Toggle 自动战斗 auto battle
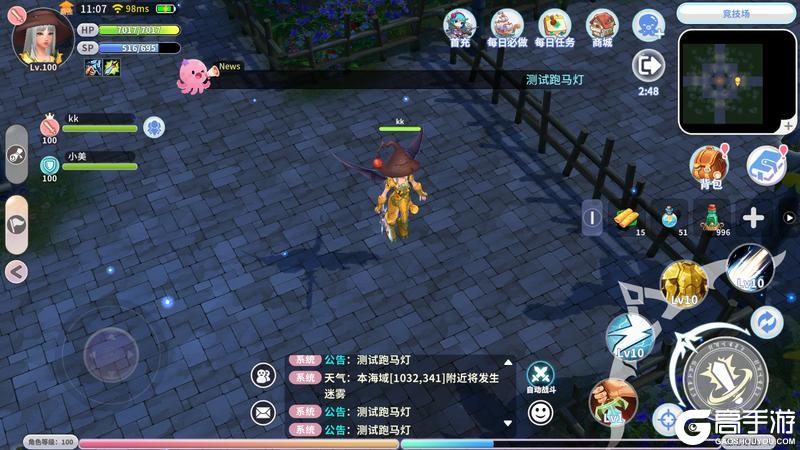Viewport: 800px width, 450px height. pyautogui.click(x=540, y=377)
